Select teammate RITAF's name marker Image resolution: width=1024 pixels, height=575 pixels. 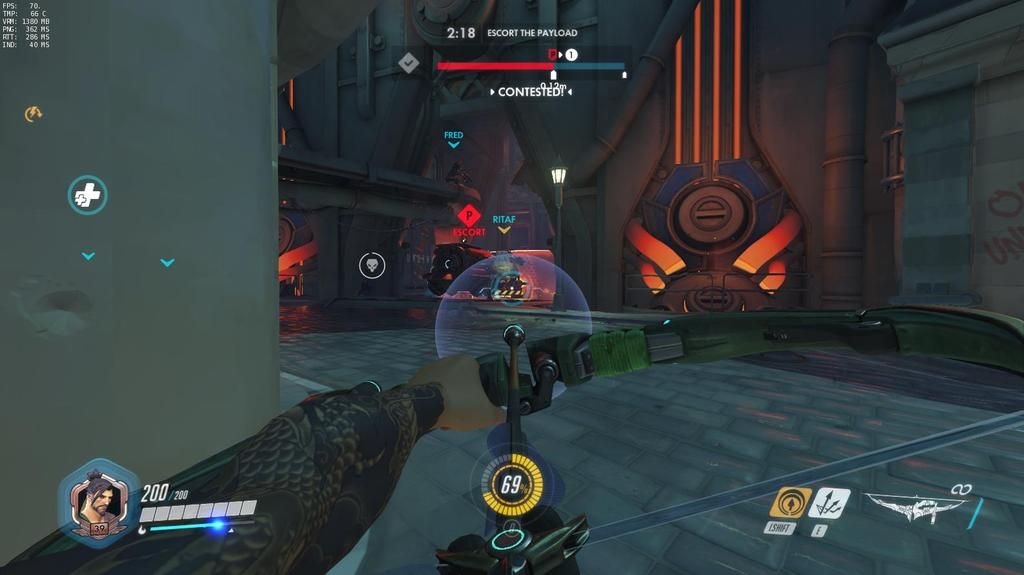pos(504,219)
